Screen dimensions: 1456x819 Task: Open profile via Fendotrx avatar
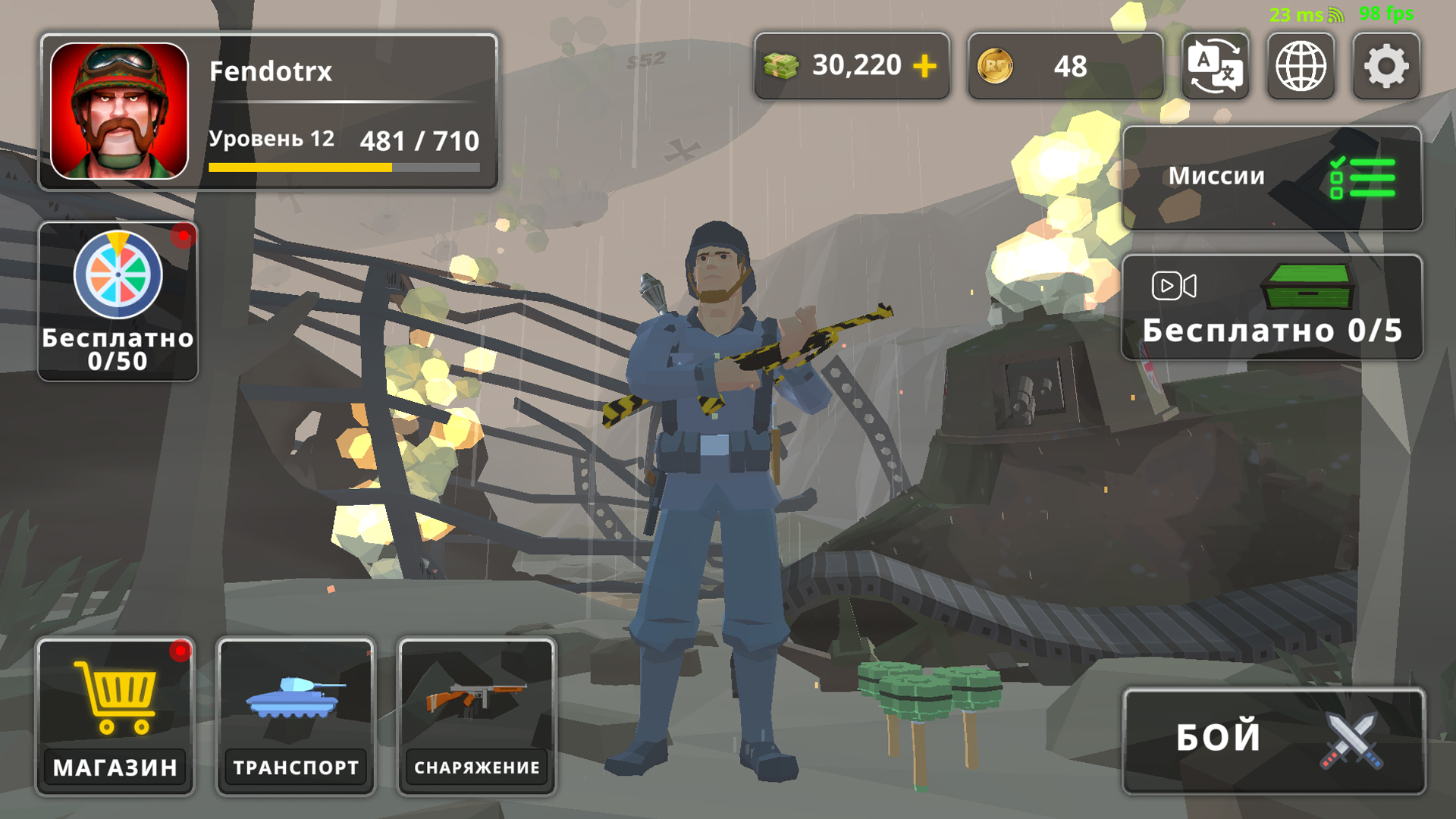pyautogui.click(x=121, y=112)
